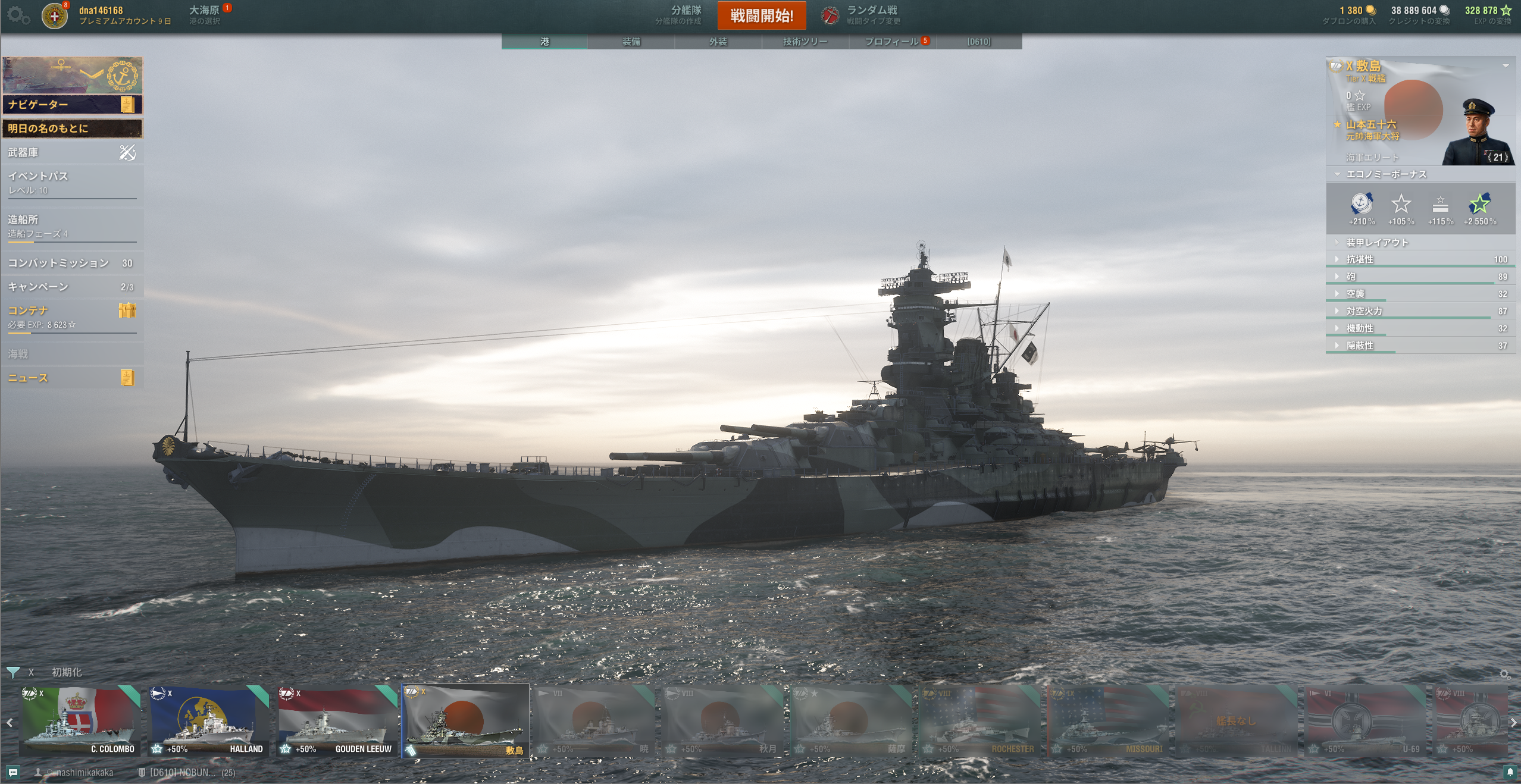Open the 技術ツリー tab

point(805,42)
